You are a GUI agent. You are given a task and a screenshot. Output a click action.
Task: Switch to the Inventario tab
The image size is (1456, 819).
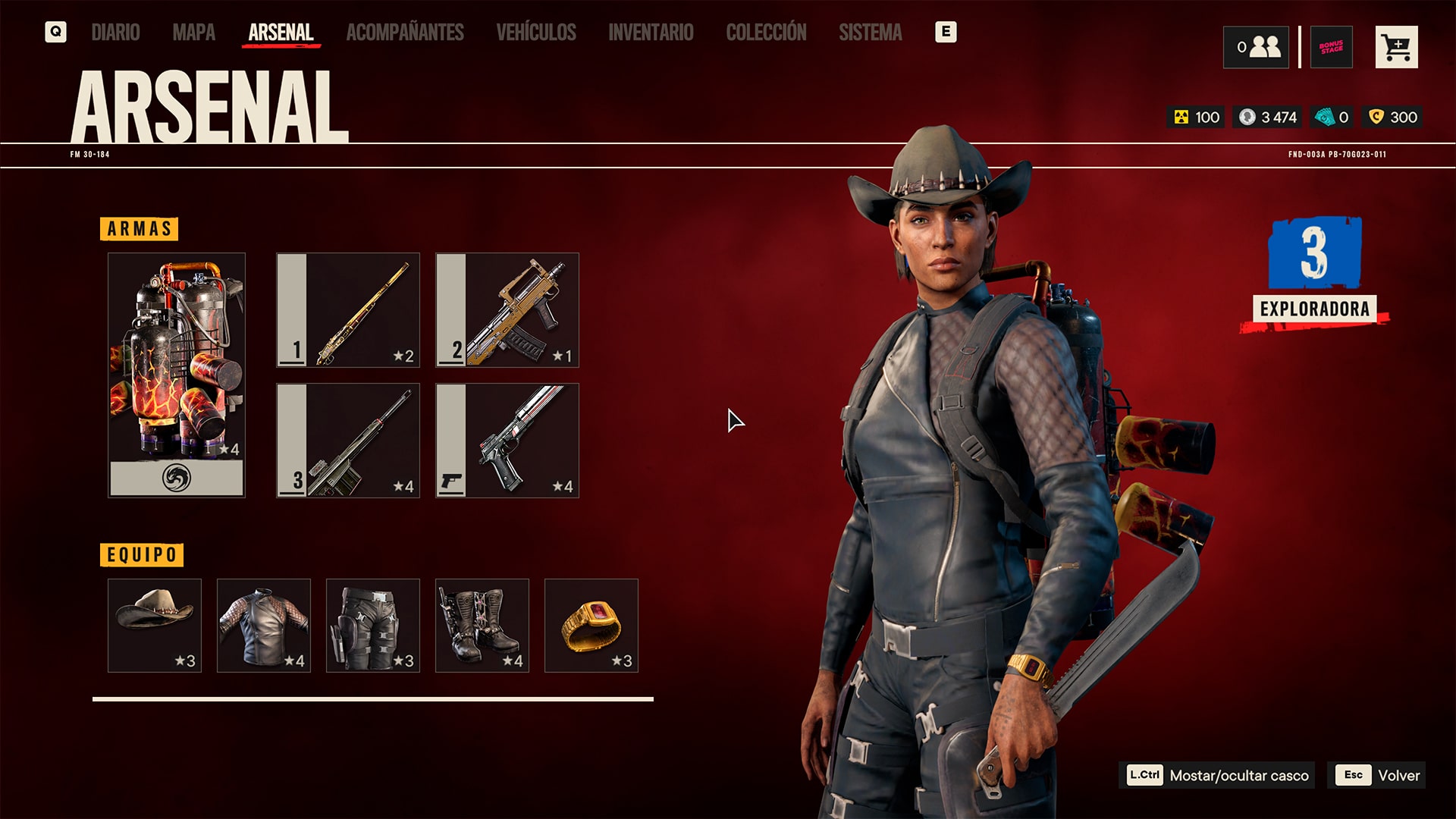coord(651,33)
